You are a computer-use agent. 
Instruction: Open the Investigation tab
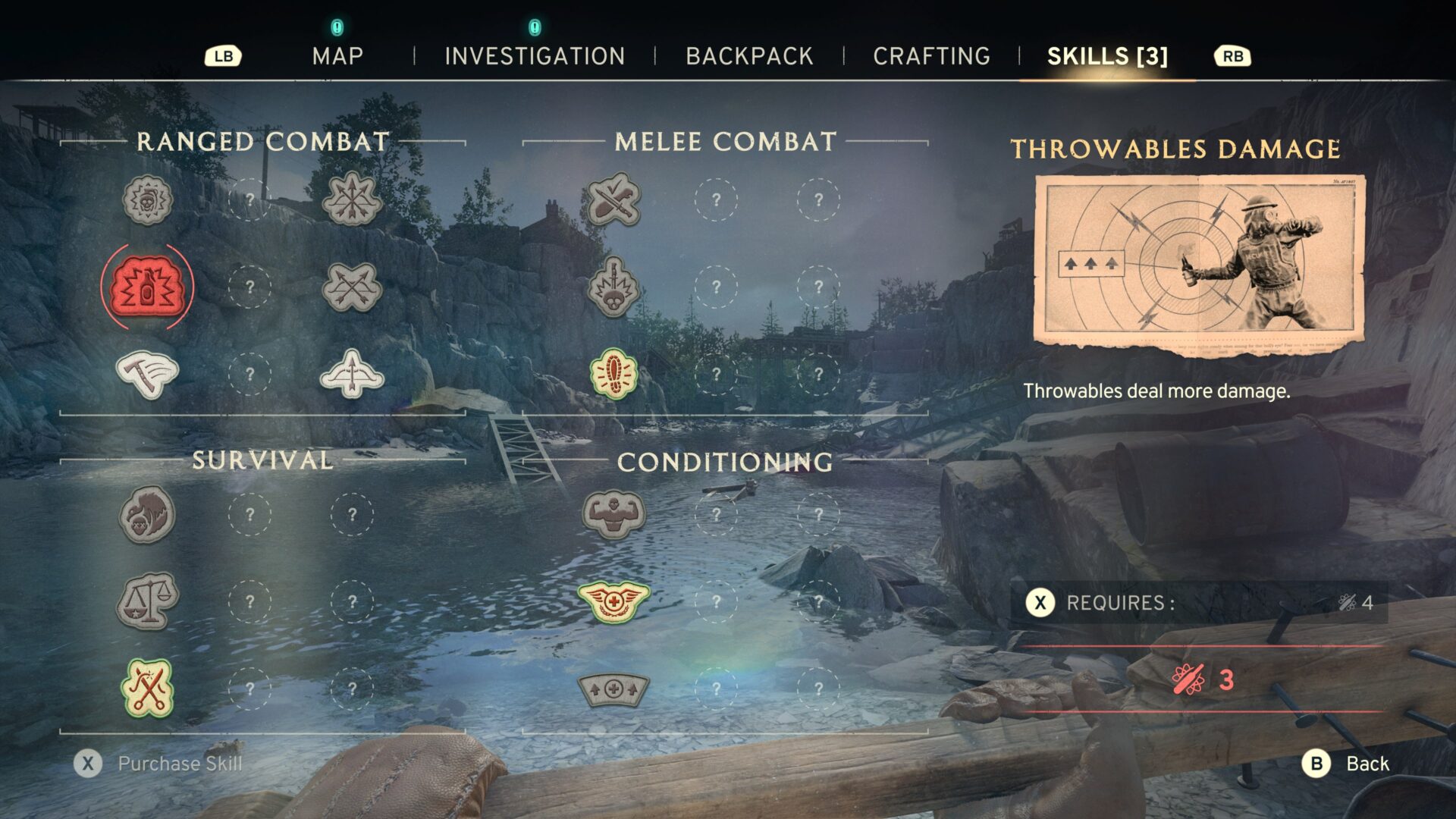(x=535, y=56)
